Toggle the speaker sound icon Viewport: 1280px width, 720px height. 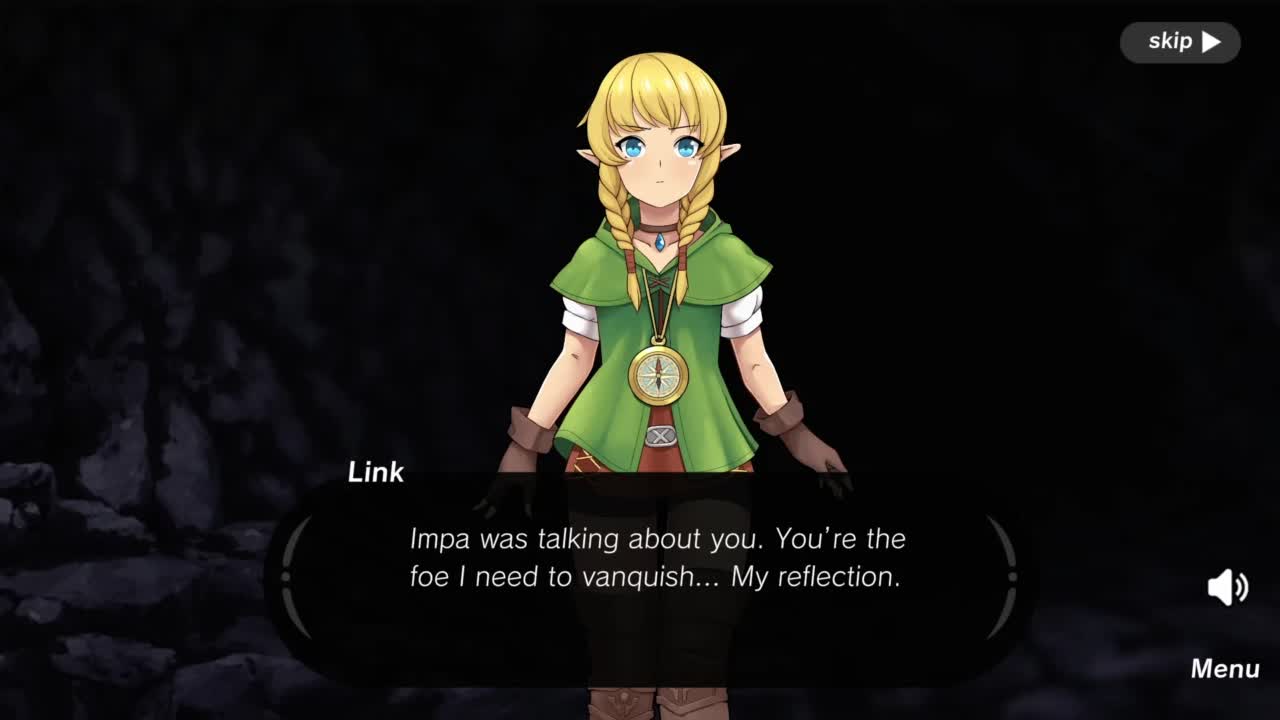pos(1227,587)
